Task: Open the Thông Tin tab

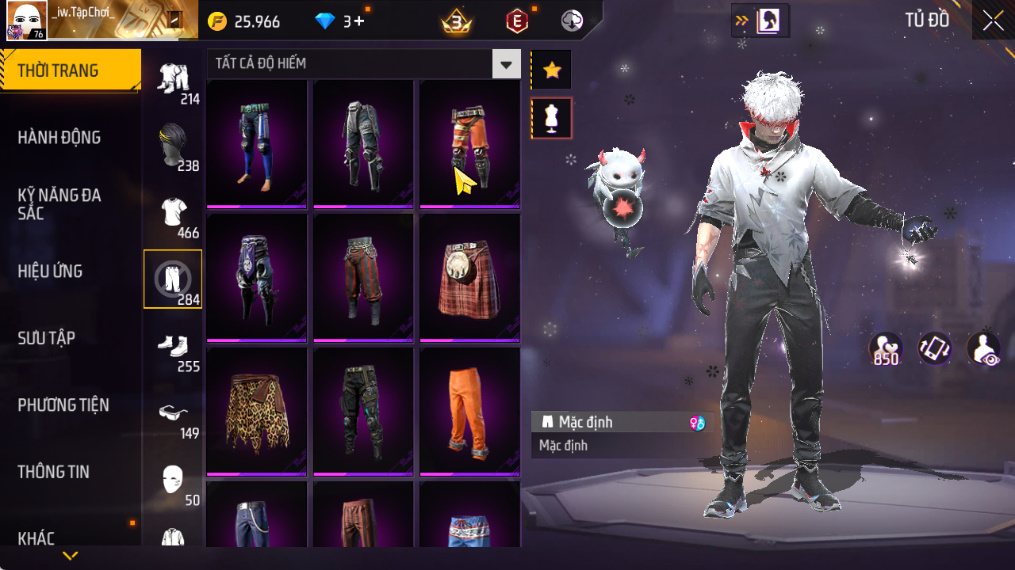Action: [x=54, y=472]
